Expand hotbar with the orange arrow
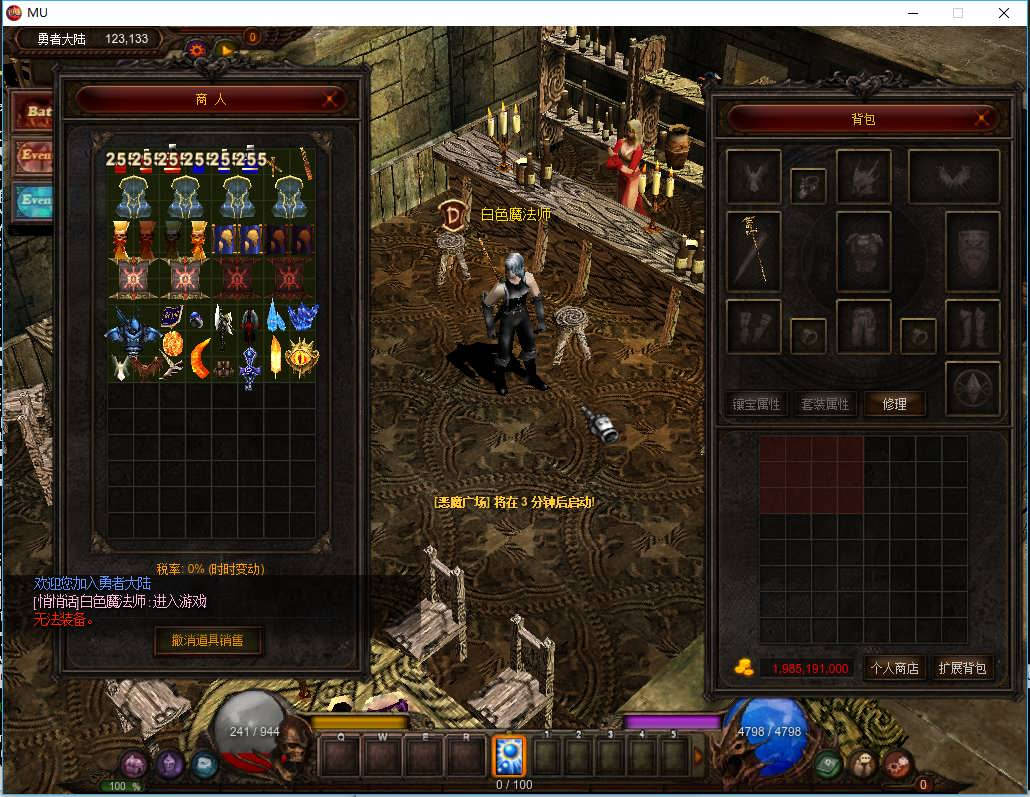This screenshot has height=797, width=1030. coord(698,757)
